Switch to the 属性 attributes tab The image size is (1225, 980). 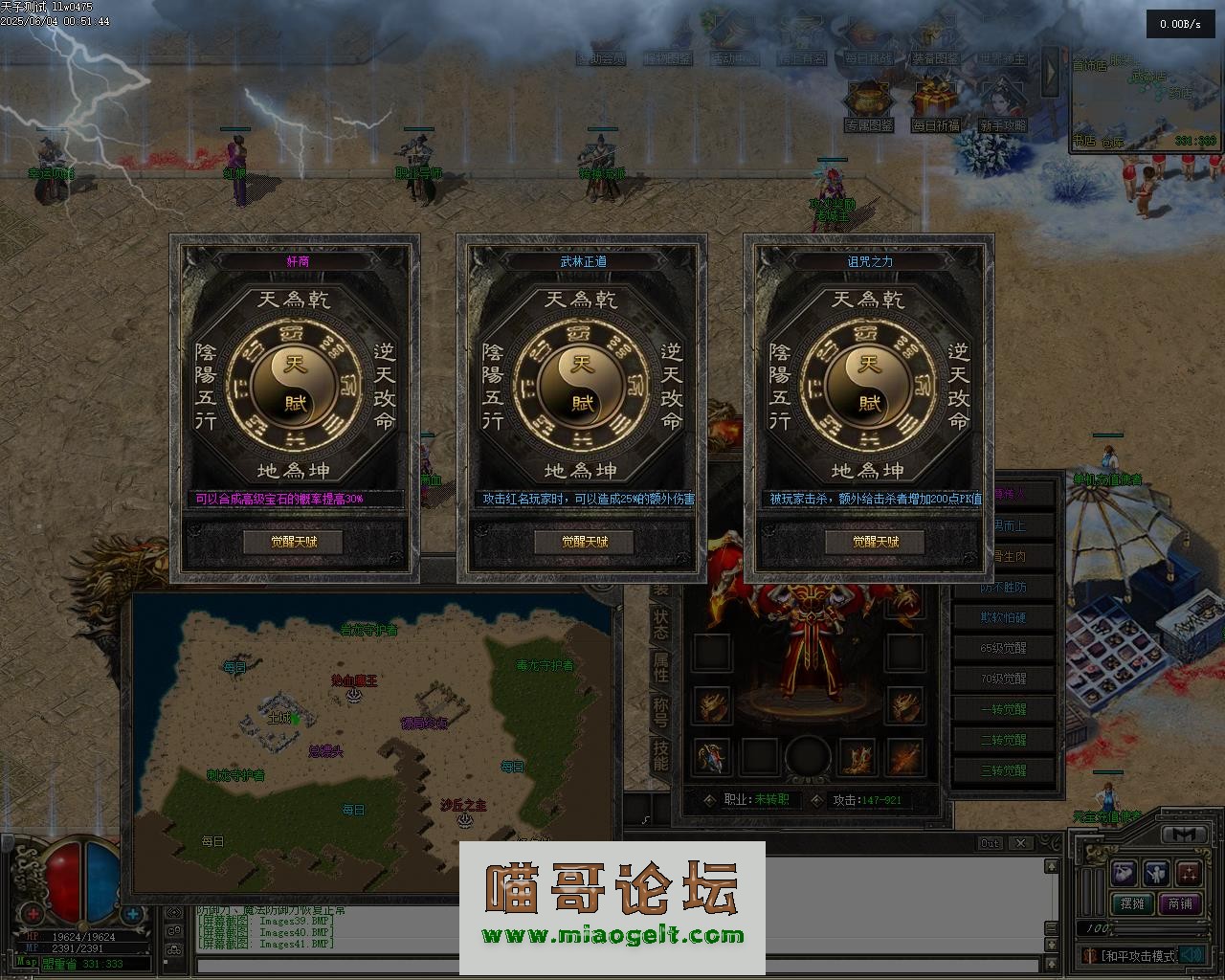(x=660, y=666)
